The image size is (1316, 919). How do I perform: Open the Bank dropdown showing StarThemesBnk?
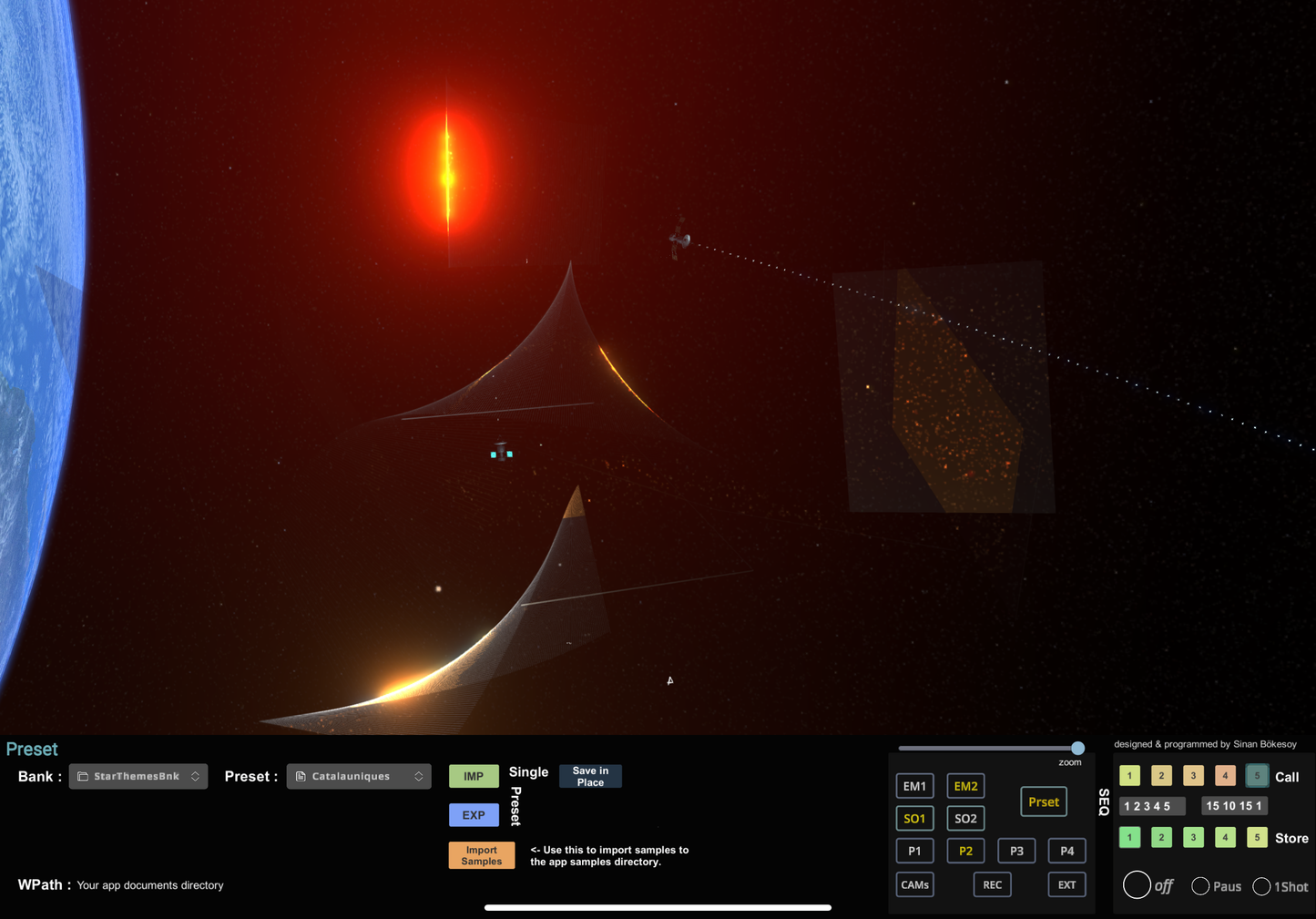tap(138, 776)
